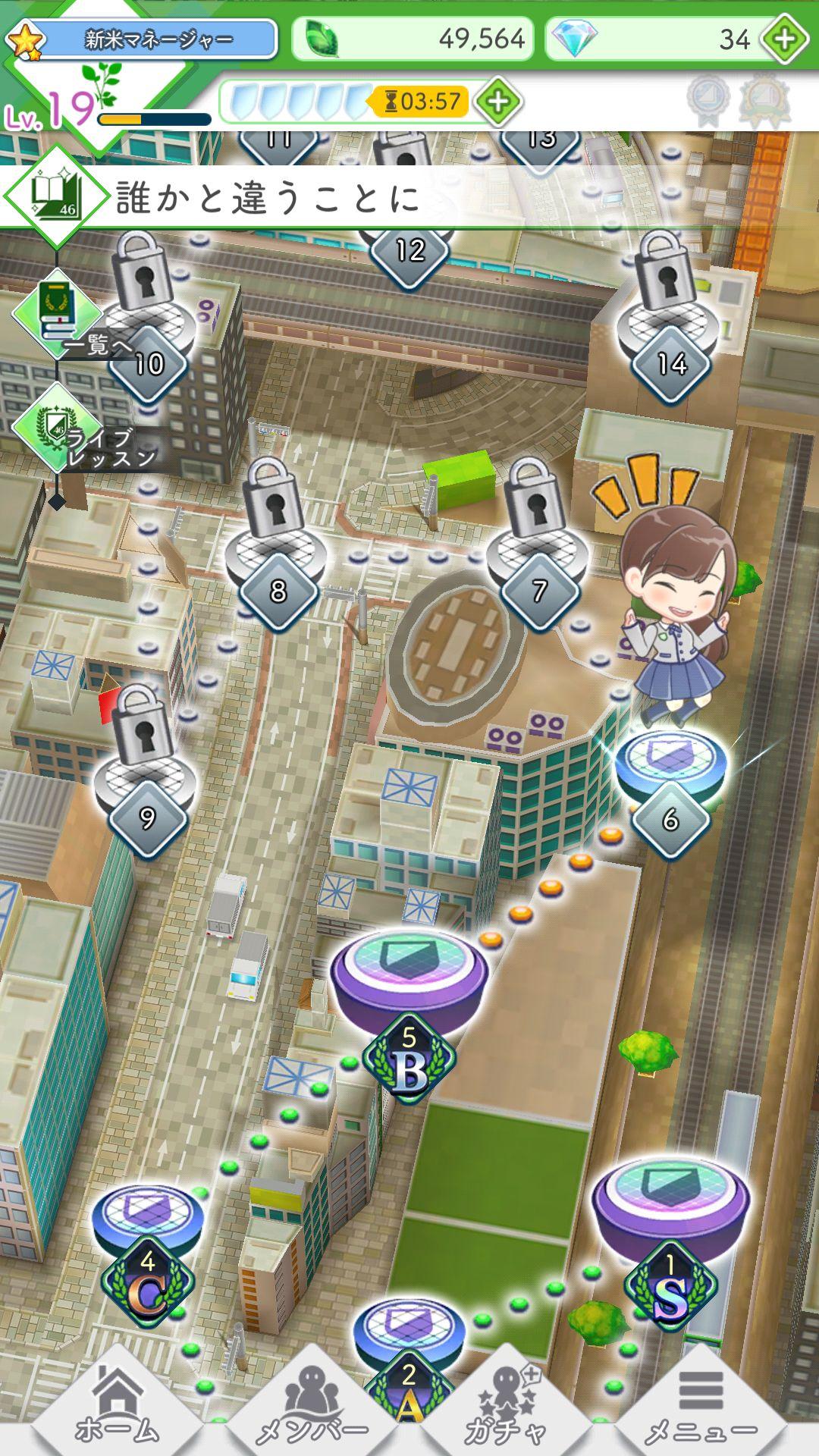Tap the locked stage 7 node
This screenshot has height=1456, width=819.
538,554
